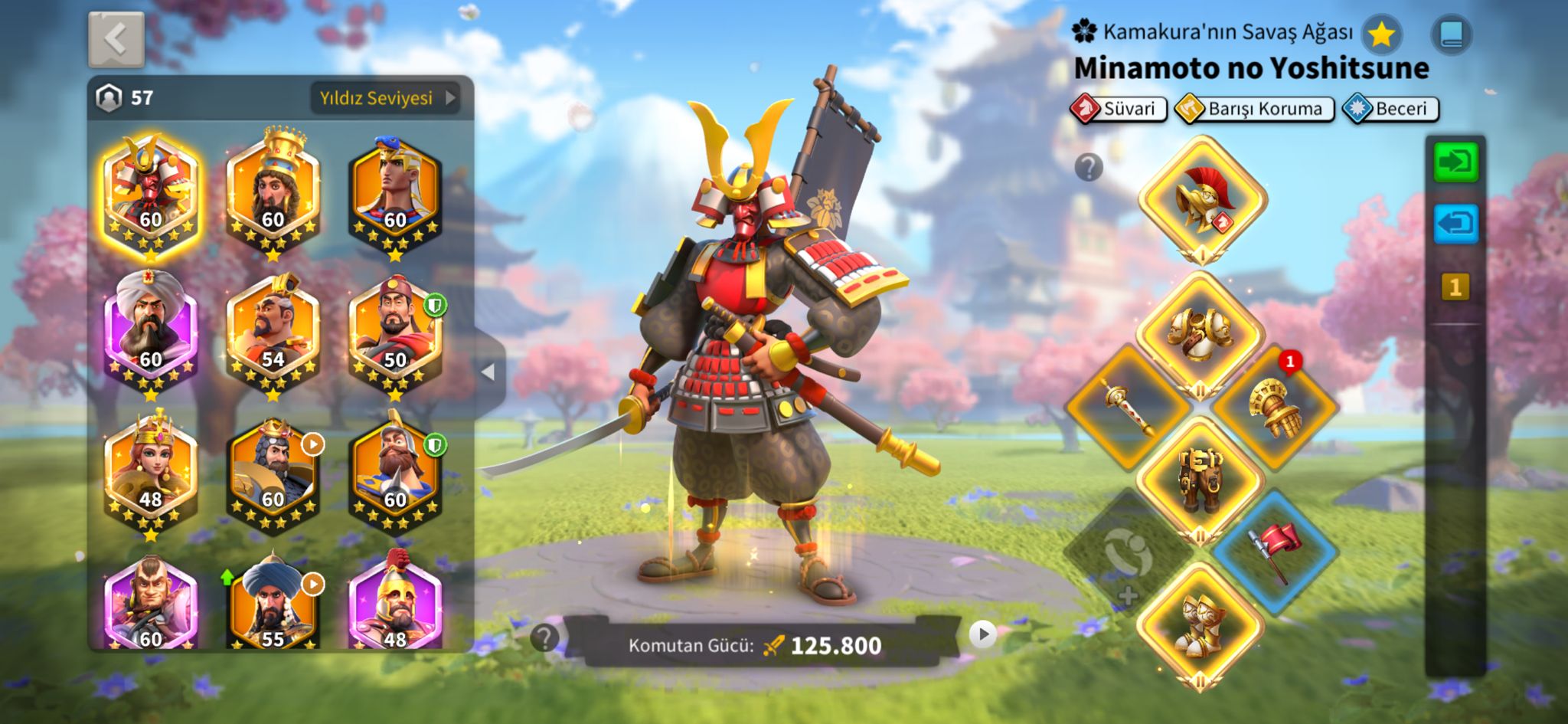Open the golden chest armor slot
The image size is (1568, 724).
[x=1200, y=335]
